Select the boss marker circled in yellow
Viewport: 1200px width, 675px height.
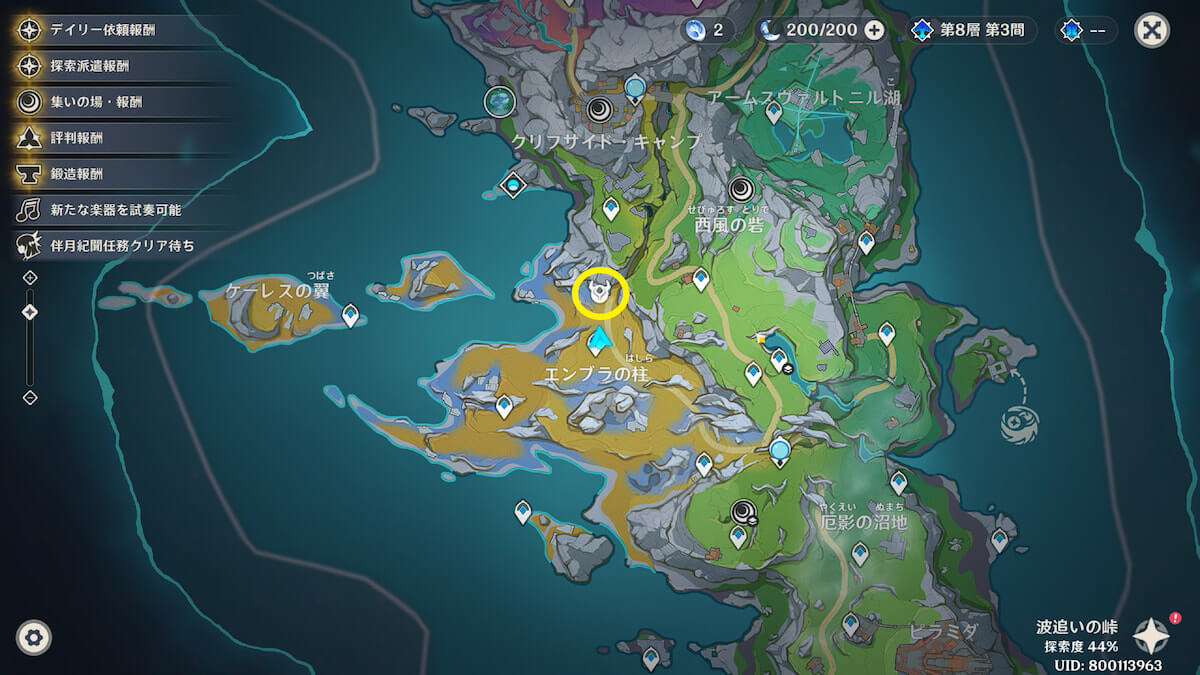point(601,295)
